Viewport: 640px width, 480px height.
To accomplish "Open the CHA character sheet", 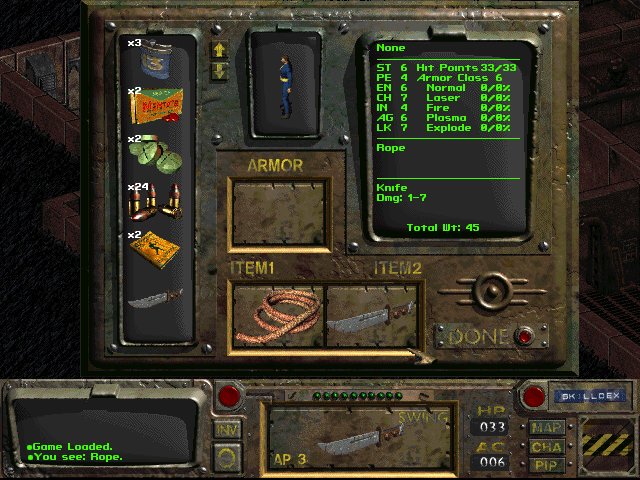I will click(546, 447).
